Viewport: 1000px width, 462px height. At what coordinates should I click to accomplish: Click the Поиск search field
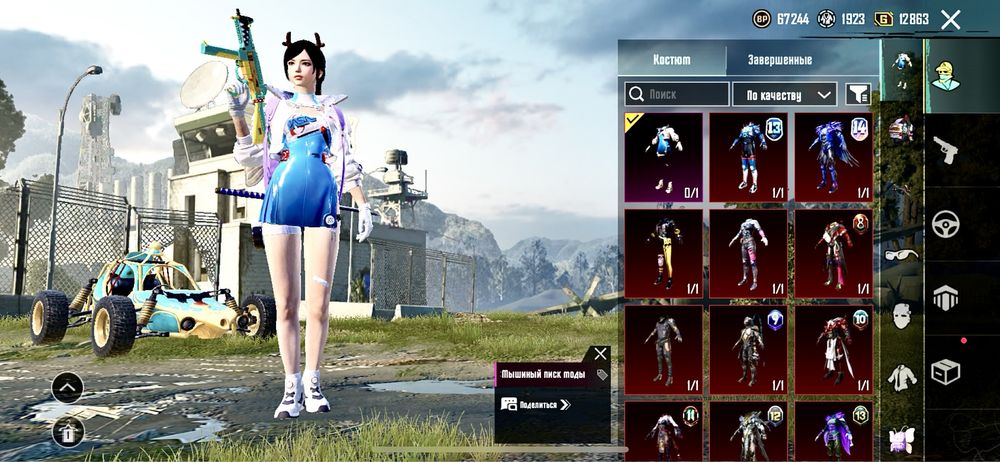click(677, 94)
